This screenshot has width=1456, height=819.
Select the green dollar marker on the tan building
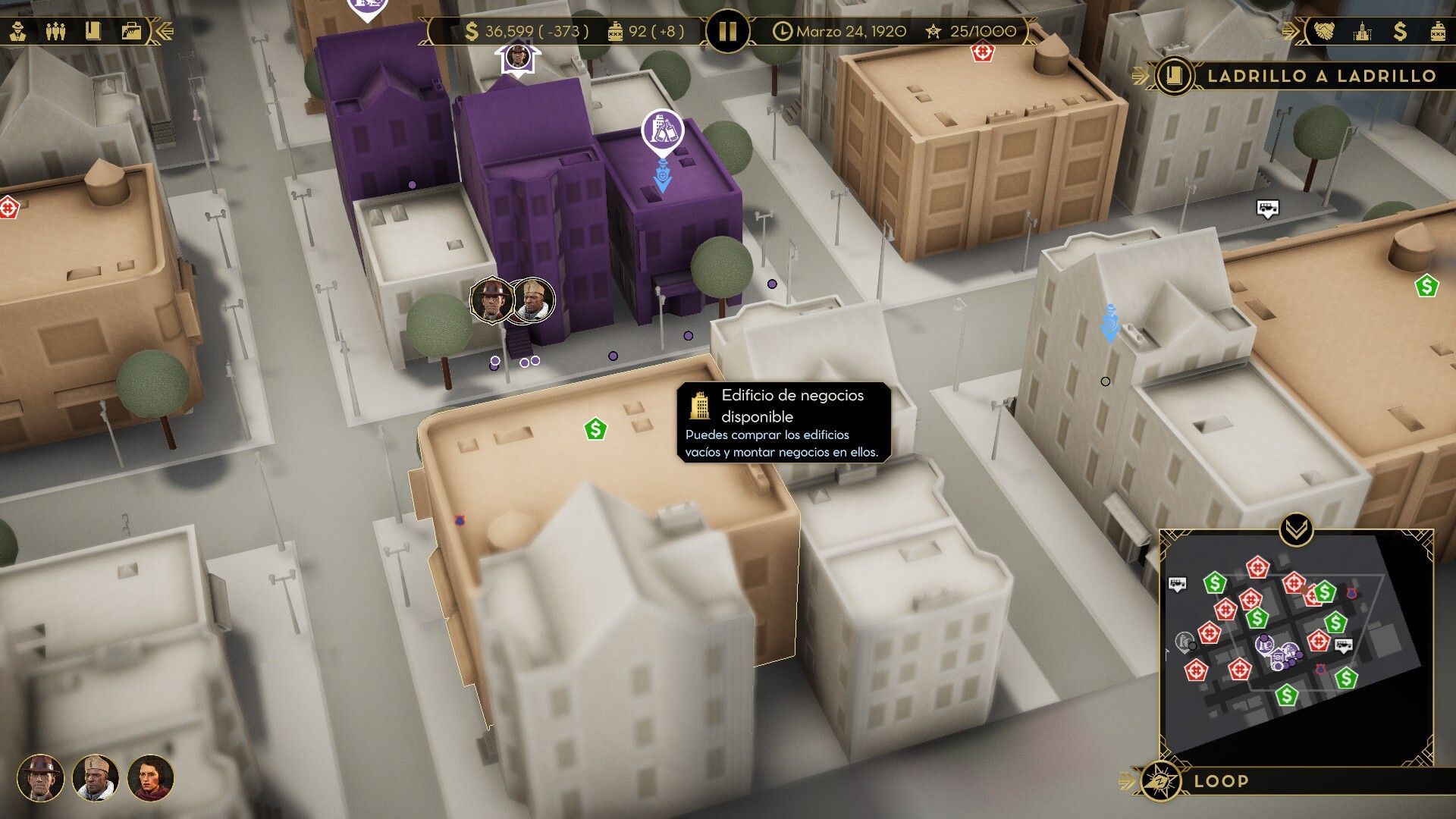[596, 429]
